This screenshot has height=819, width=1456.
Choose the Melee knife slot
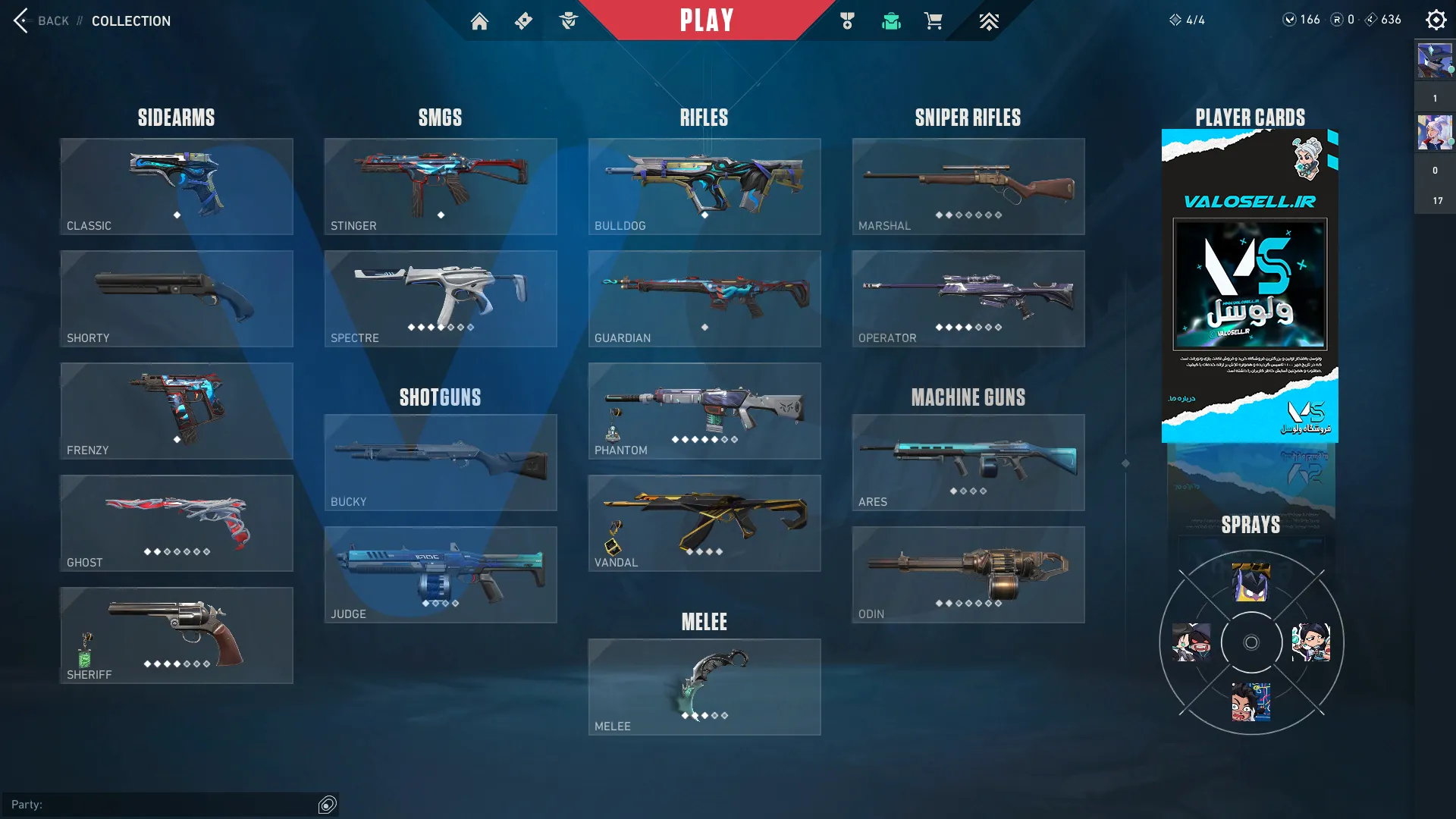704,687
